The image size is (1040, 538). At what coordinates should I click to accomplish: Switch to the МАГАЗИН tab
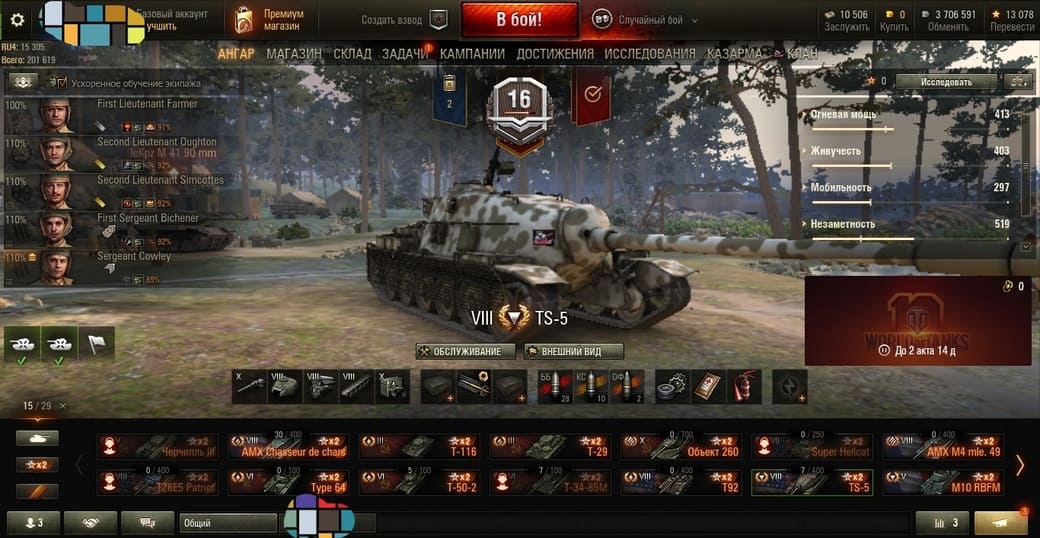tap(294, 53)
